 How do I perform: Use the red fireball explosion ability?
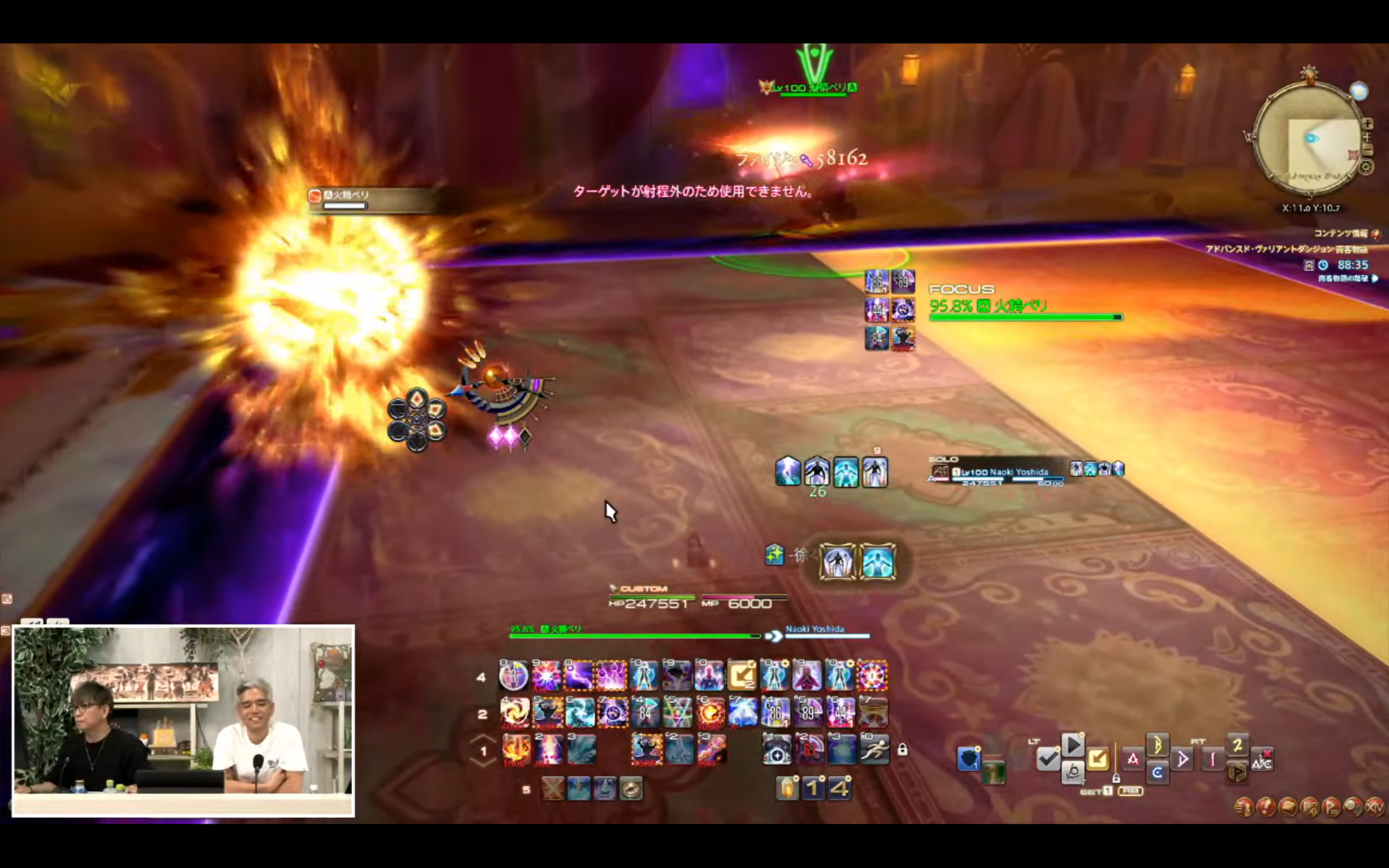pos(711,712)
